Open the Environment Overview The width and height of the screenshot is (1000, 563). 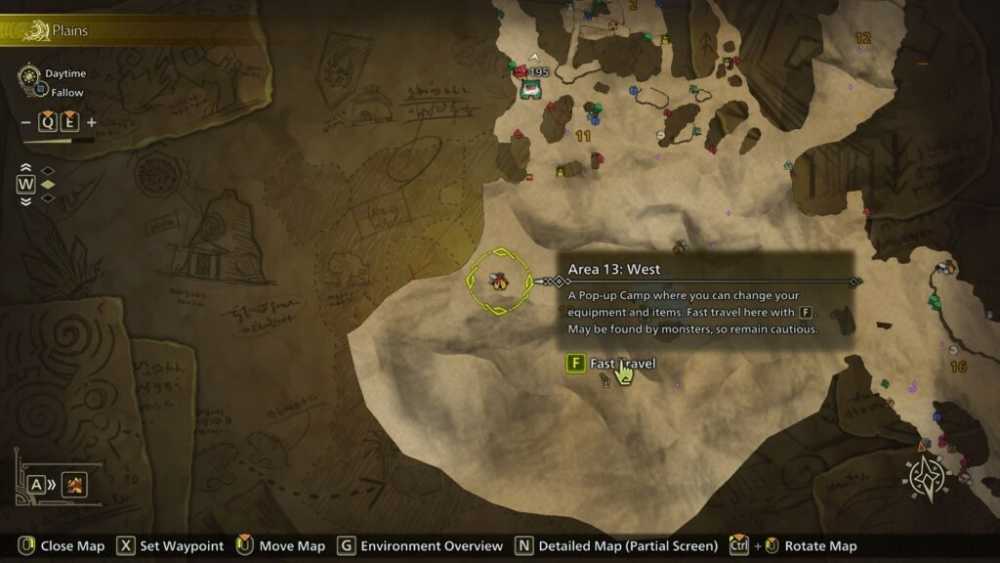[x=420, y=546]
